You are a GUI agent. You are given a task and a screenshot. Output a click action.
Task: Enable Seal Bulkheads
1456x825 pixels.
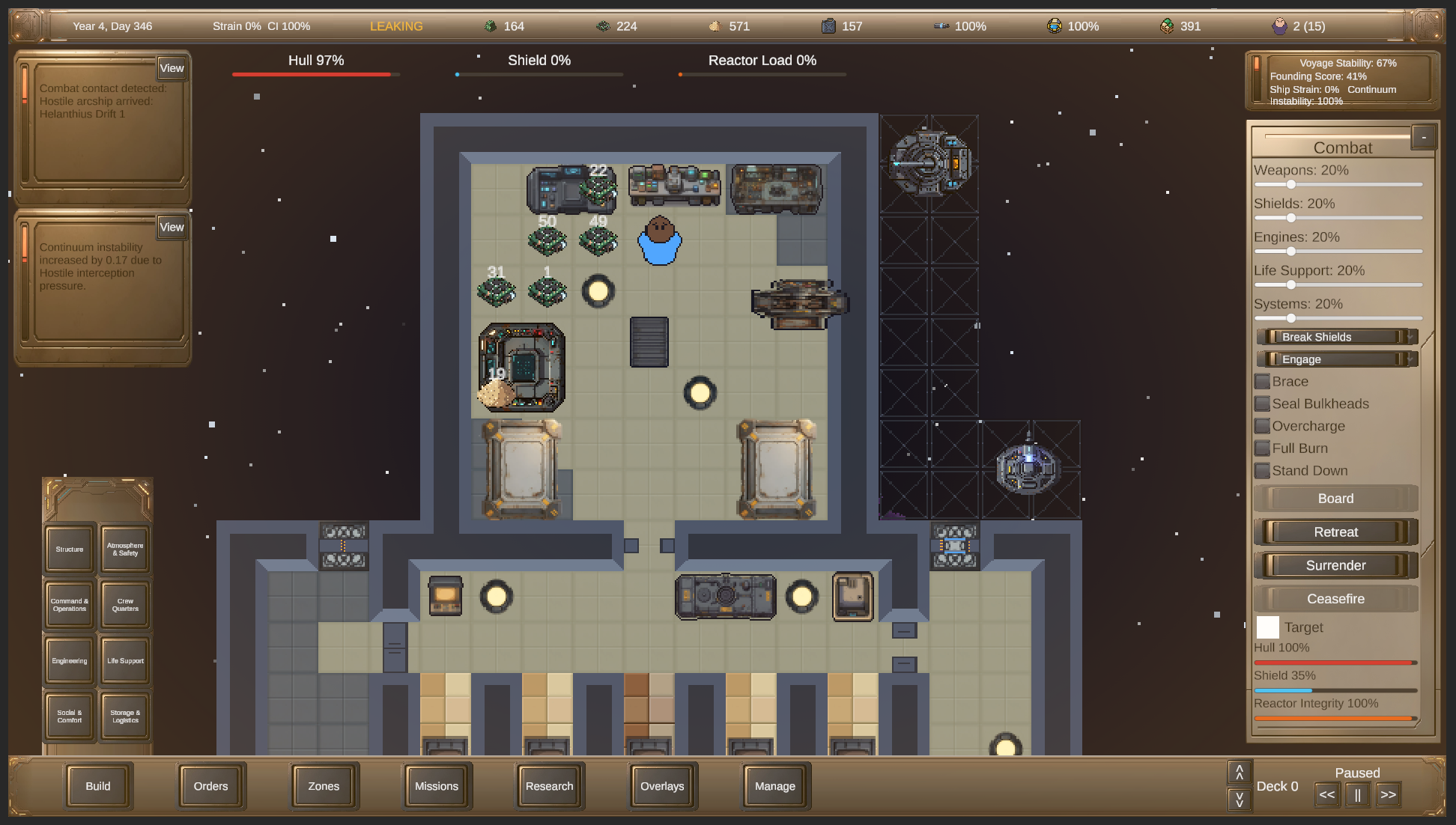[x=1263, y=404]
